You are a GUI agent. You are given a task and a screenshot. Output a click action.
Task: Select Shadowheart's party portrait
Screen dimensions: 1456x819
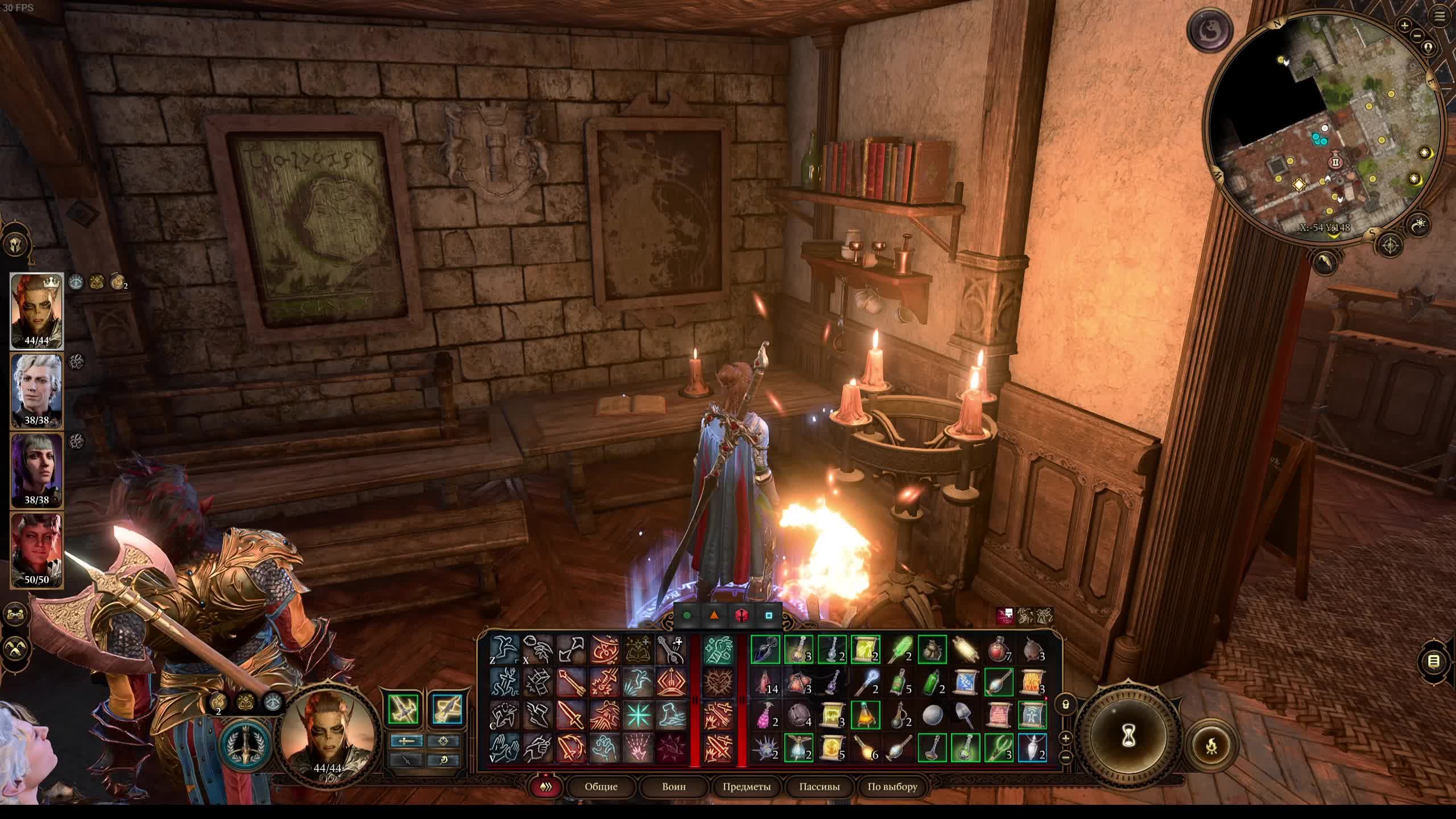(x=36, y=470)
